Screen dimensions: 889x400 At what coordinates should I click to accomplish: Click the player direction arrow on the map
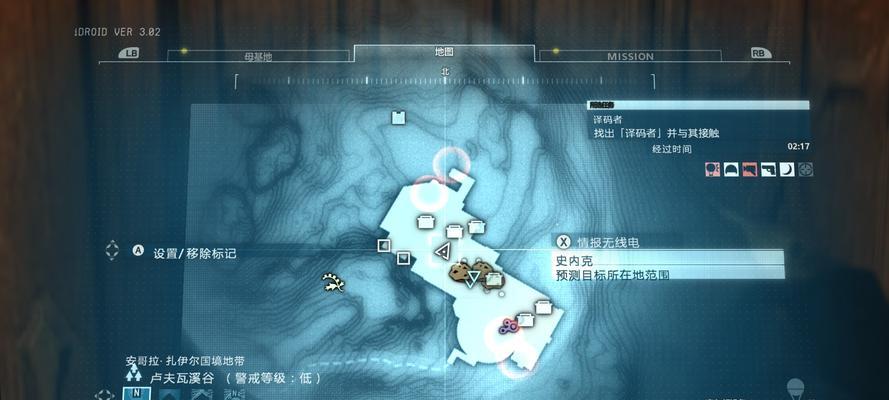[442, 250]
